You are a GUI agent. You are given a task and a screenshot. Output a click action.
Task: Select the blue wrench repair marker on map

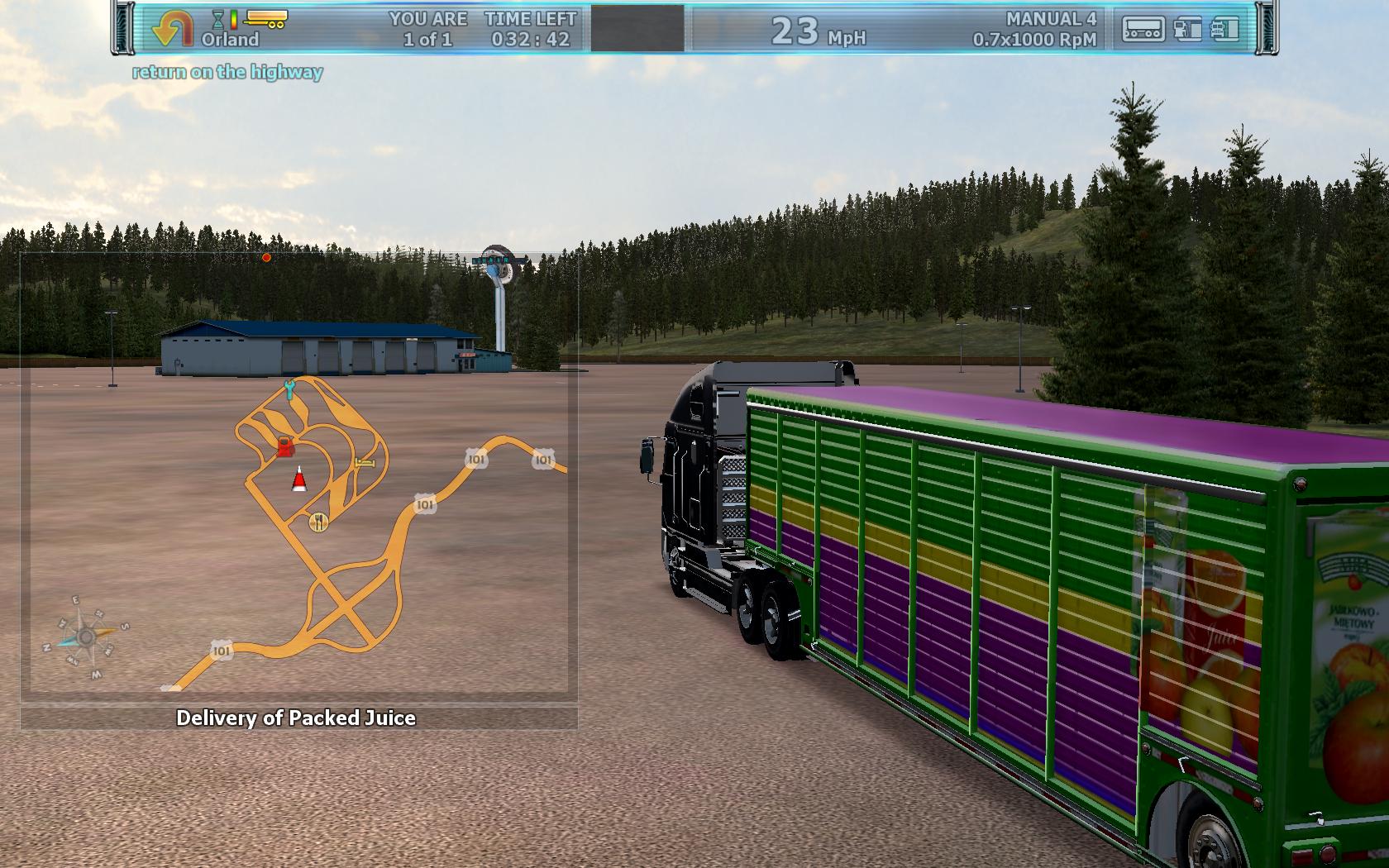pyautogui.click(x=289, y=389)
